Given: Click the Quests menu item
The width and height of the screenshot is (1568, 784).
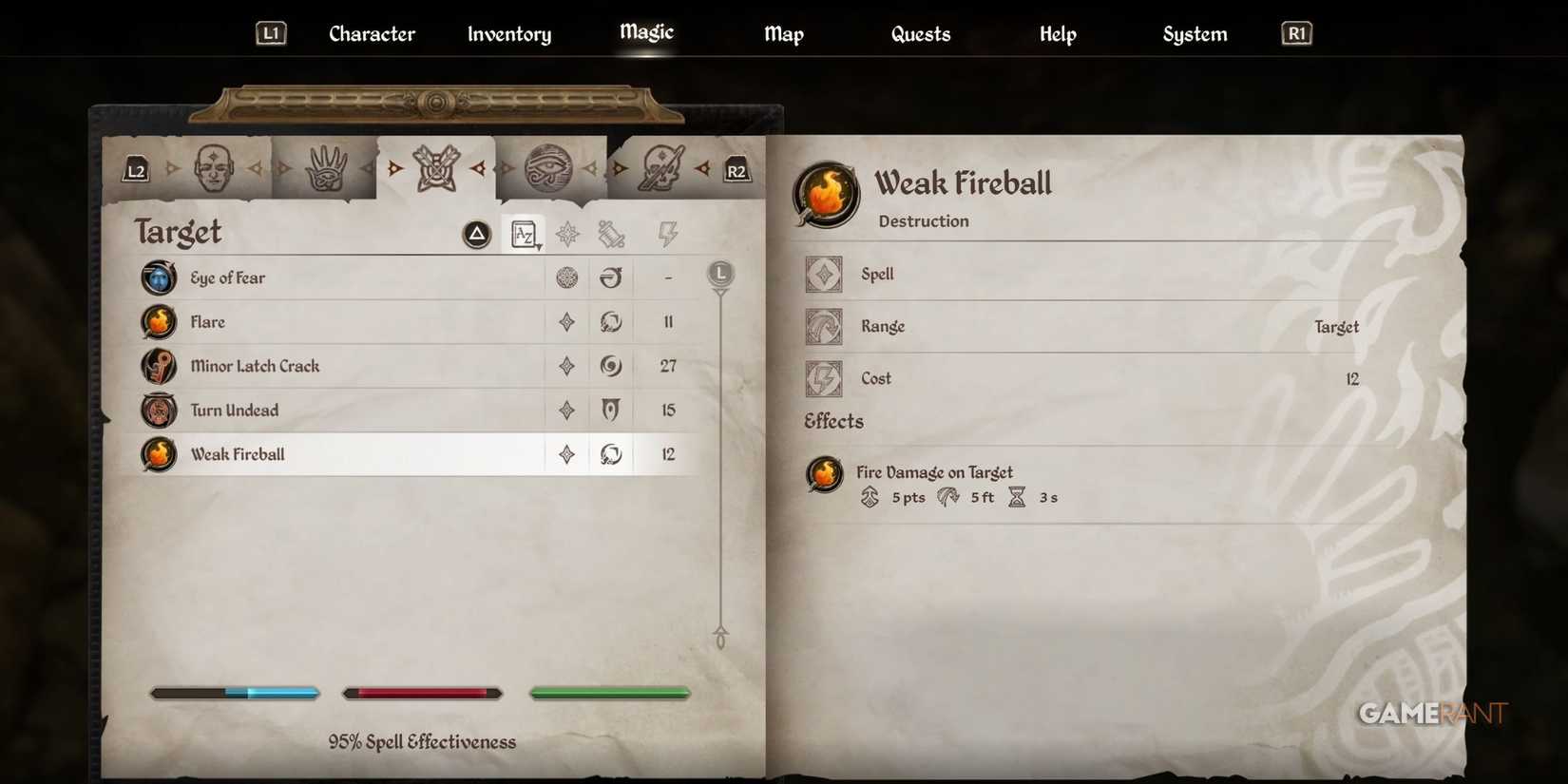Looking at the screenshot, I should [920, 33].
